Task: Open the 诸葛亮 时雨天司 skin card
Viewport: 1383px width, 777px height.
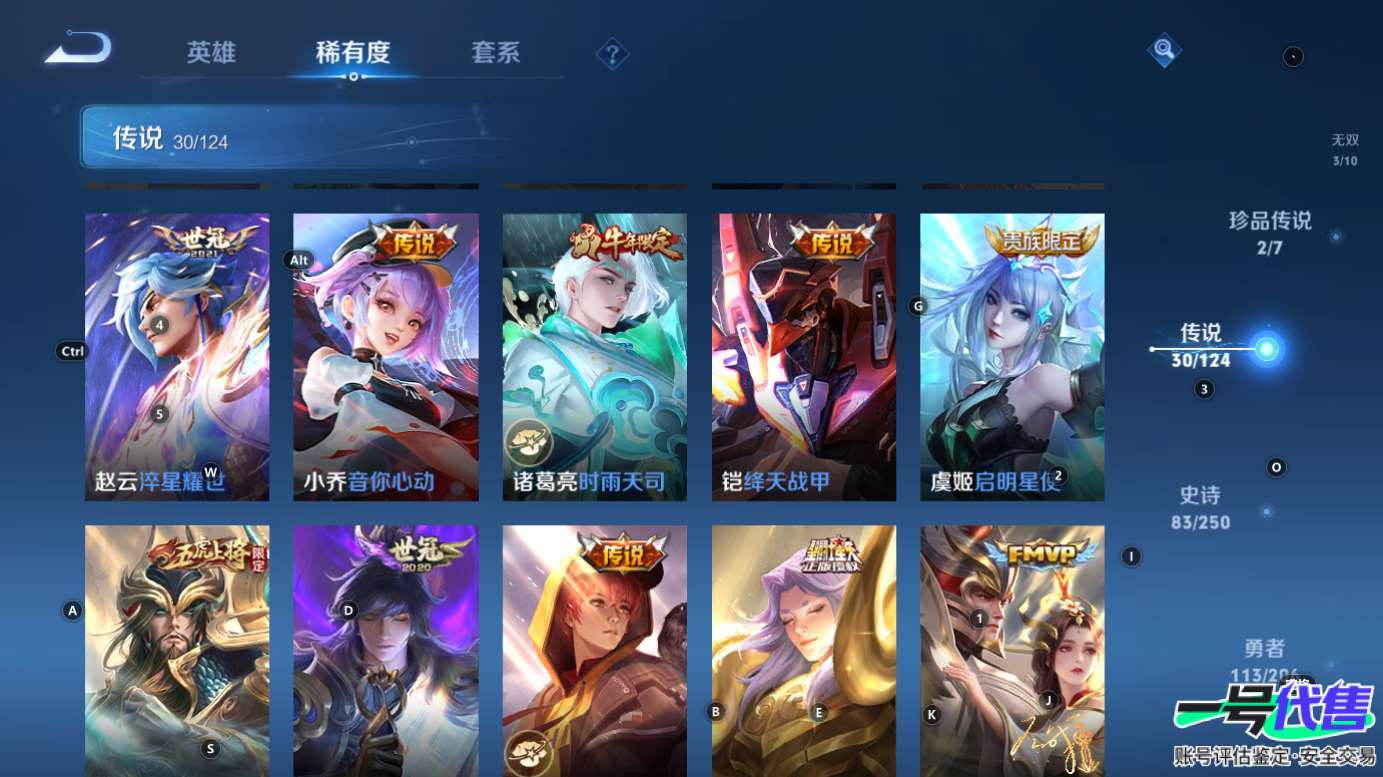Action: (594, 356)
